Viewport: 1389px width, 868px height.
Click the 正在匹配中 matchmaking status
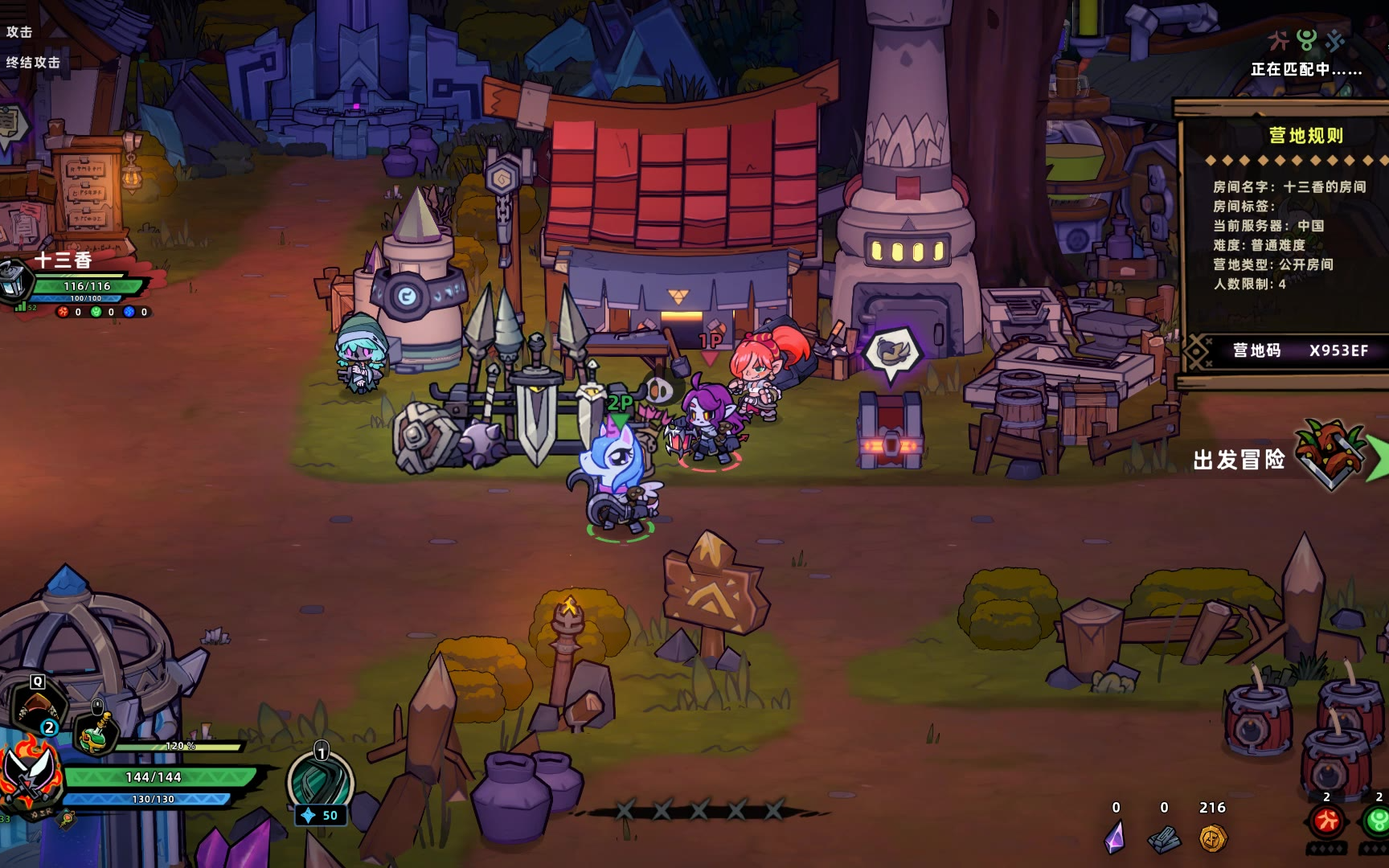[1305, 70]
